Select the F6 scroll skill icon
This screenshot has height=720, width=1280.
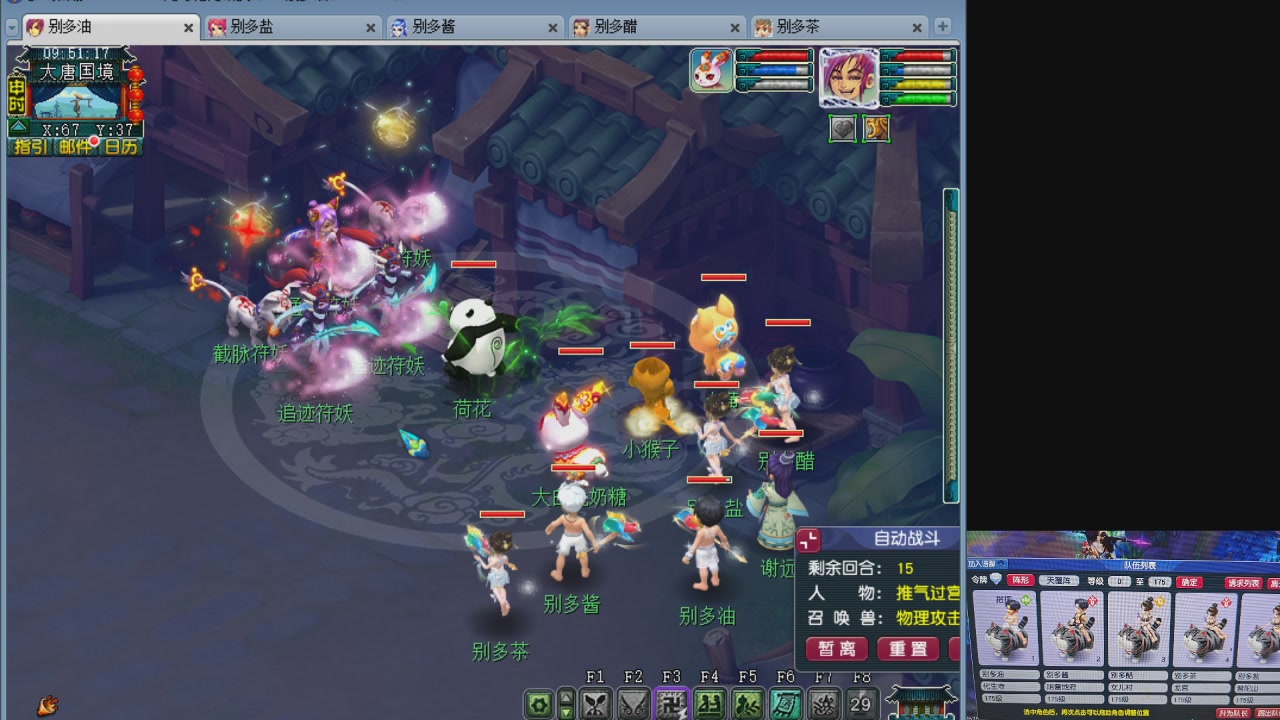[x=785, y=703]
